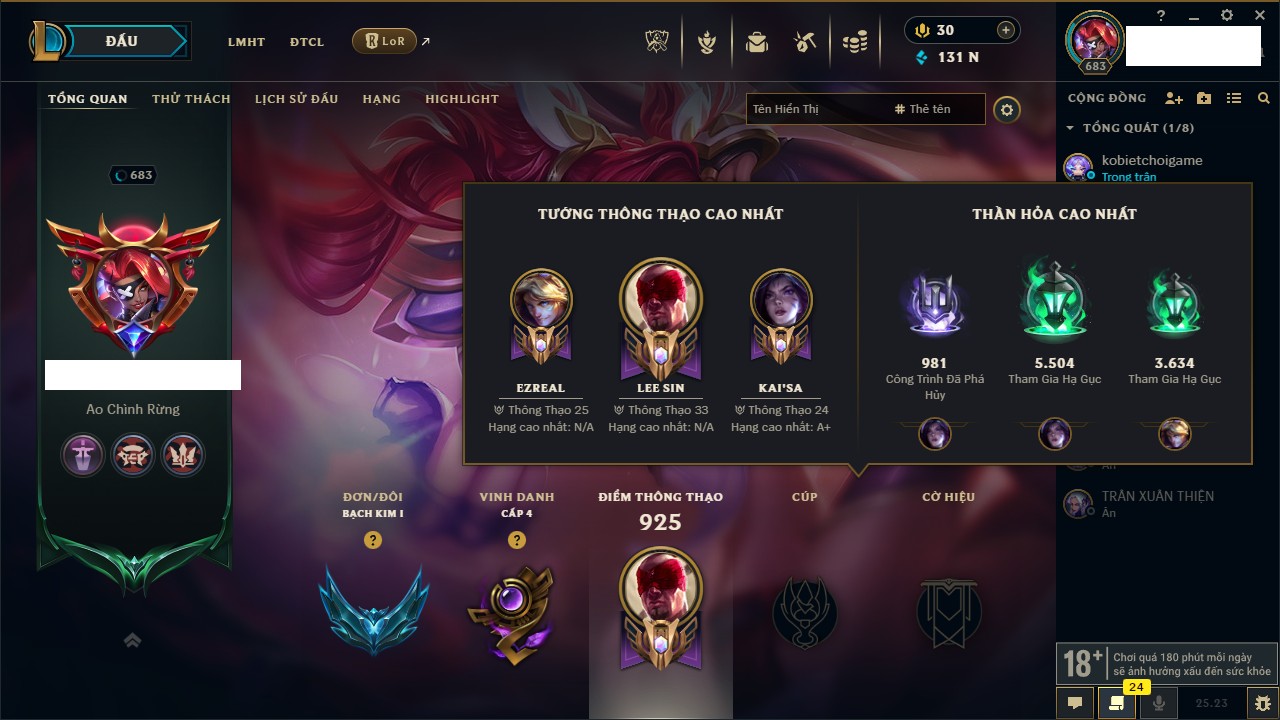Open the loot chest stack icon
The width and height of the screenshot is (1280, 720).
(854, 42)
